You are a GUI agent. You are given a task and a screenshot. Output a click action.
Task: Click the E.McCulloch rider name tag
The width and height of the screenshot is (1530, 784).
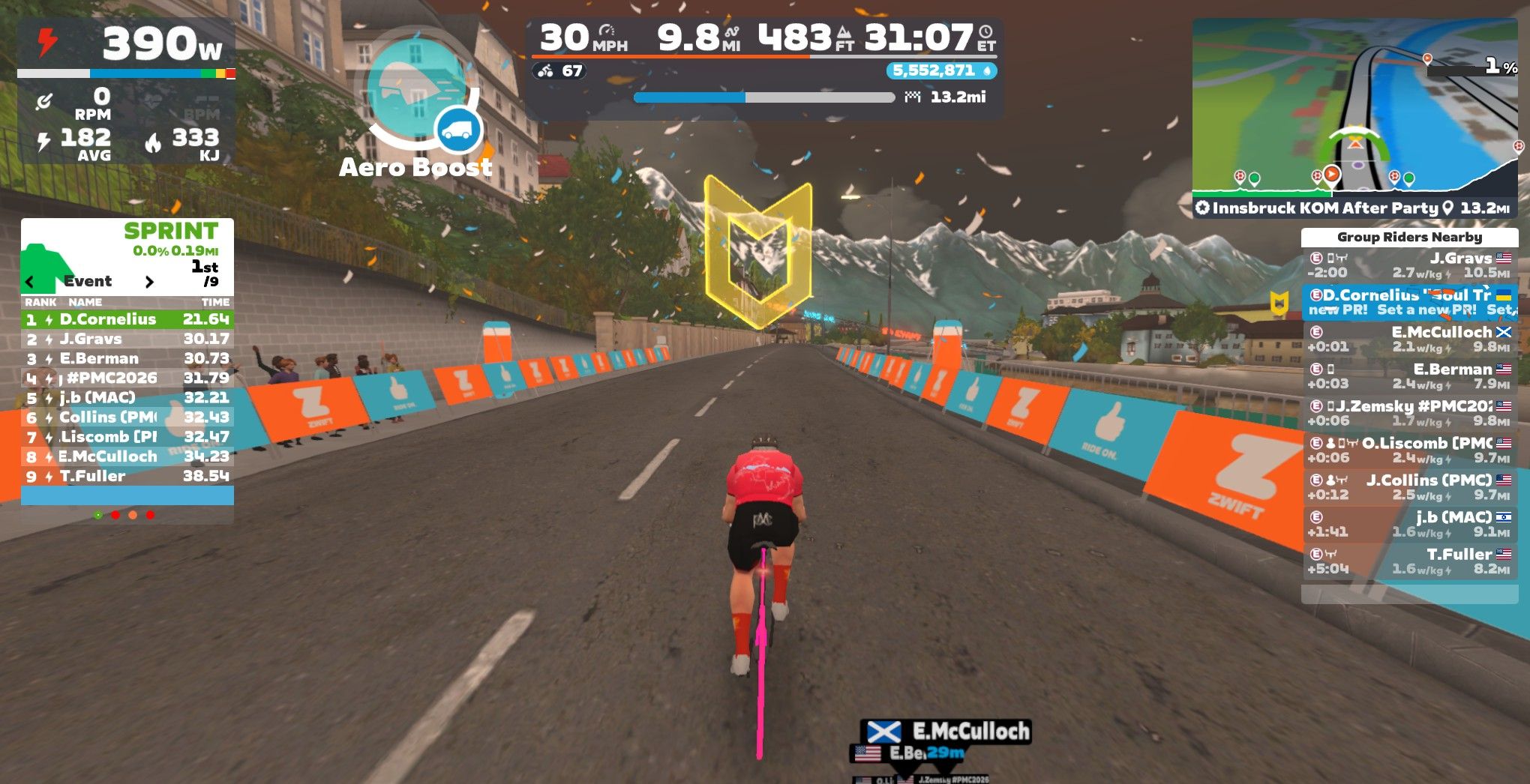(946, 731)
